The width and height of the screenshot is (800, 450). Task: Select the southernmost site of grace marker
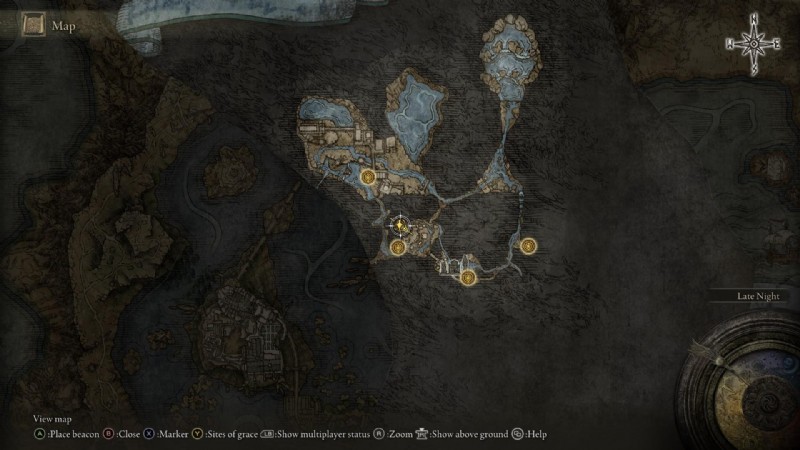[468, 276]
